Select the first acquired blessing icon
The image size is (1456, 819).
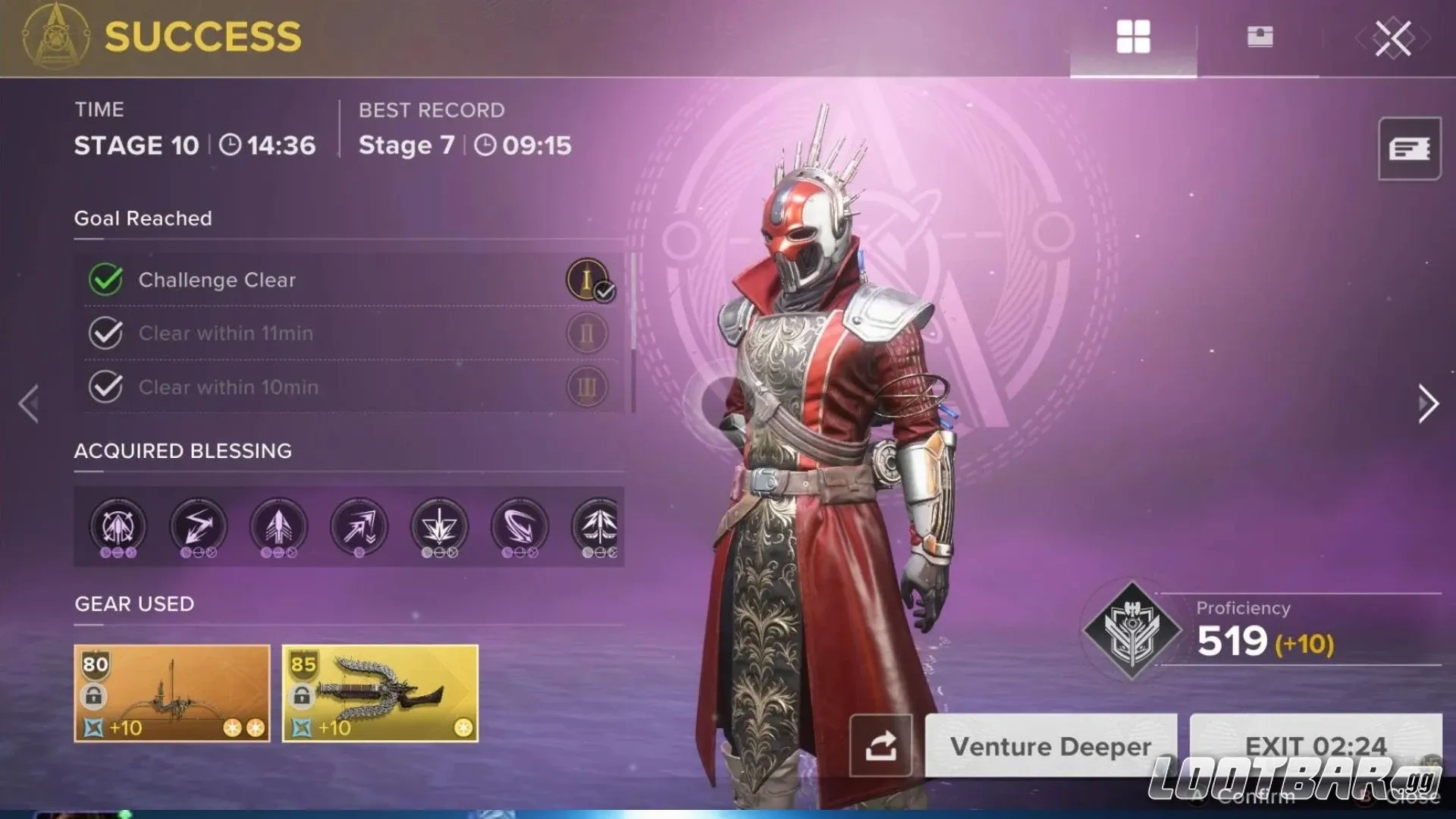pyautogui.click(x=118, y=526)
